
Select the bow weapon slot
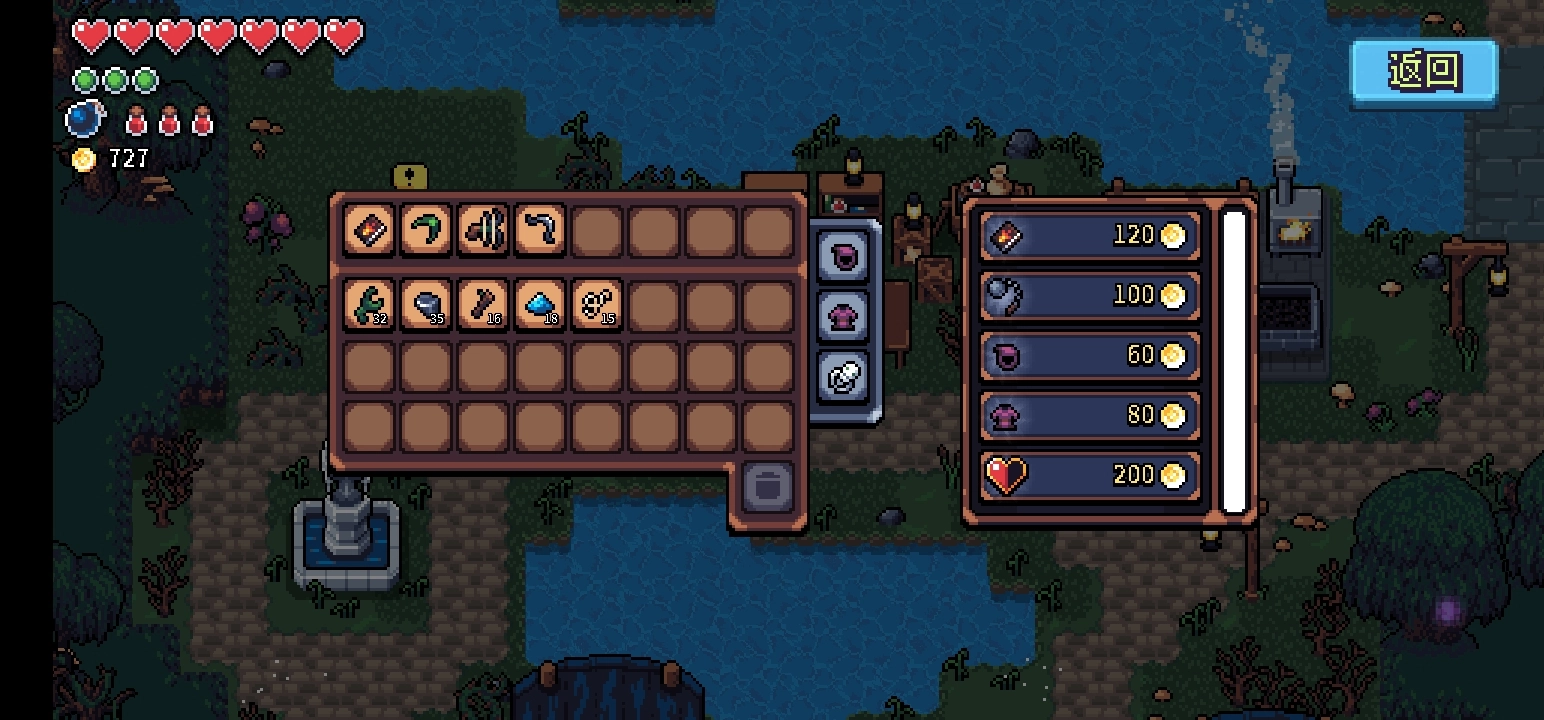pyautogui.click(x=483, y=231)
